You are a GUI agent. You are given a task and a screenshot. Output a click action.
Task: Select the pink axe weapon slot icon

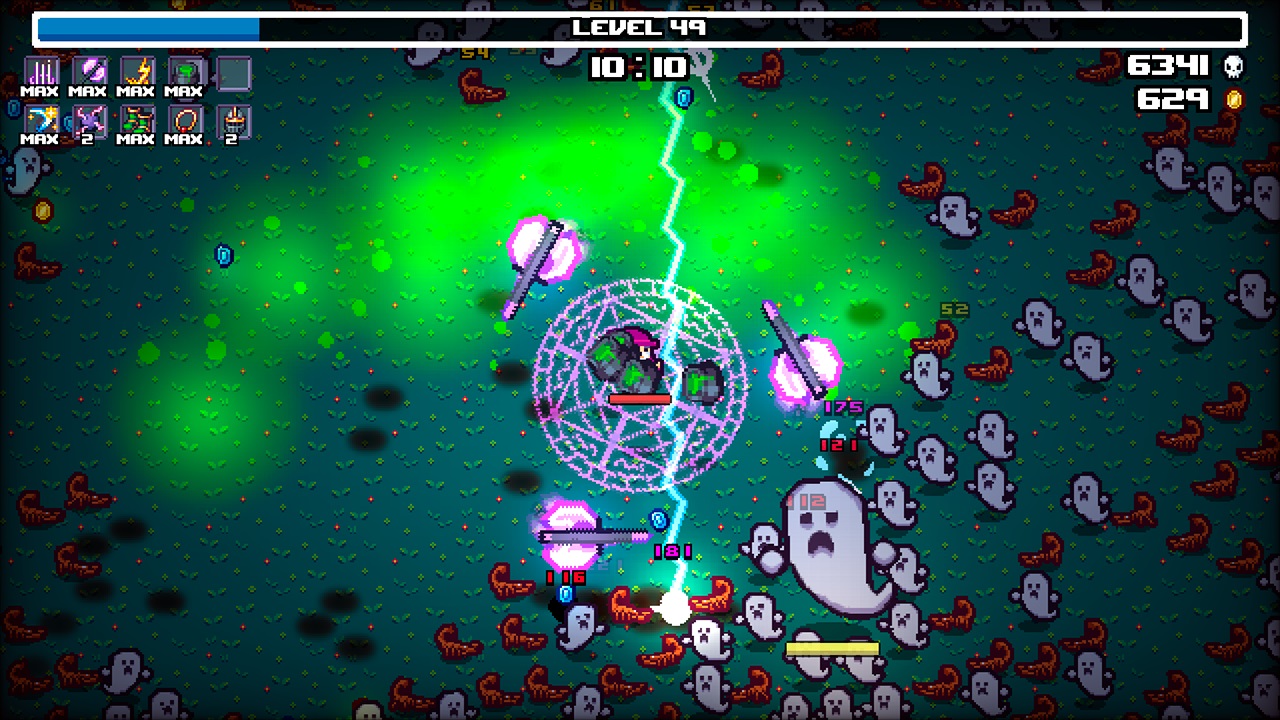coord(88,70)
